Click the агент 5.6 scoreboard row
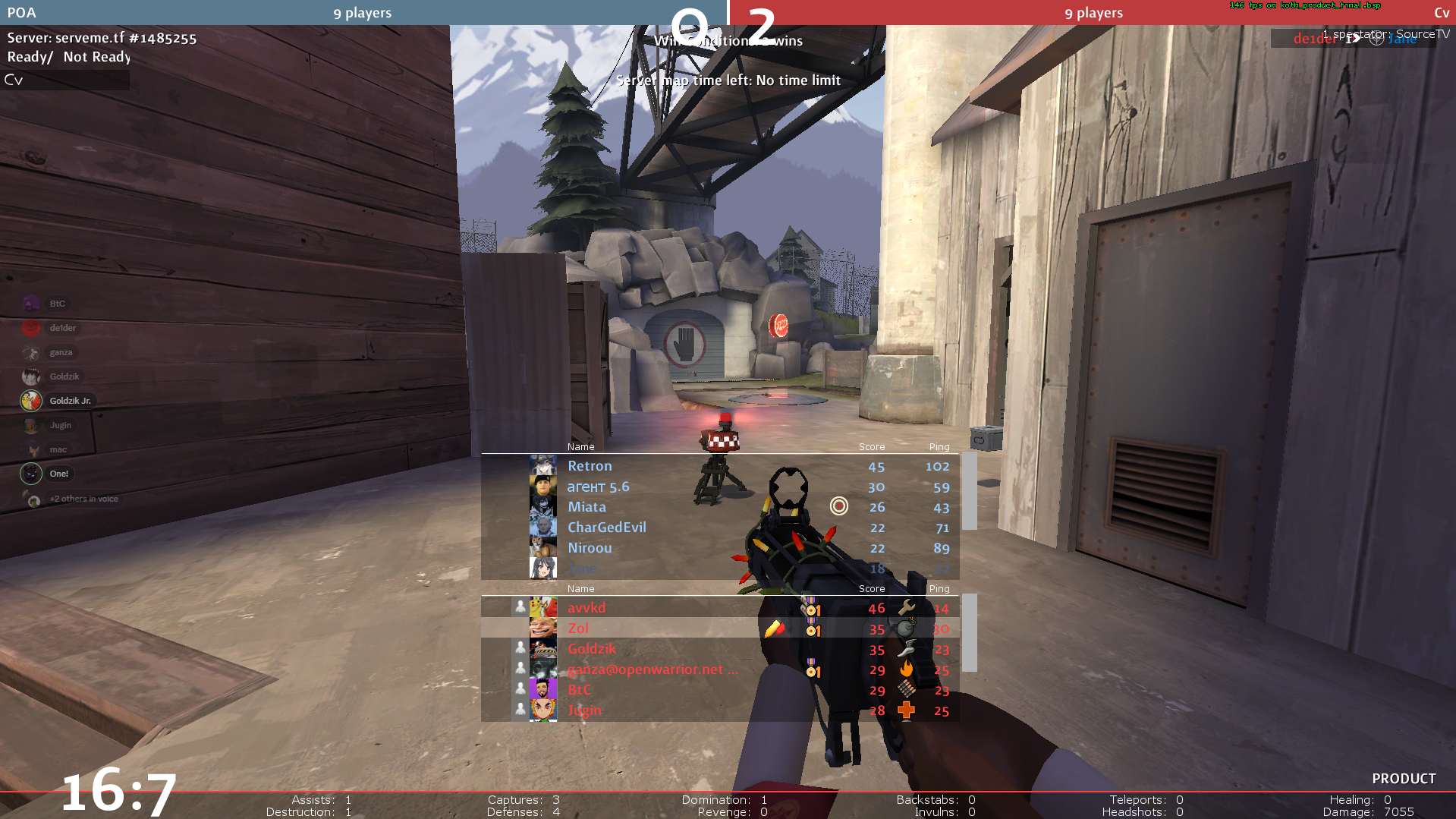Image resolution: width=1456 pixels, height=819 pixels. 598,487
